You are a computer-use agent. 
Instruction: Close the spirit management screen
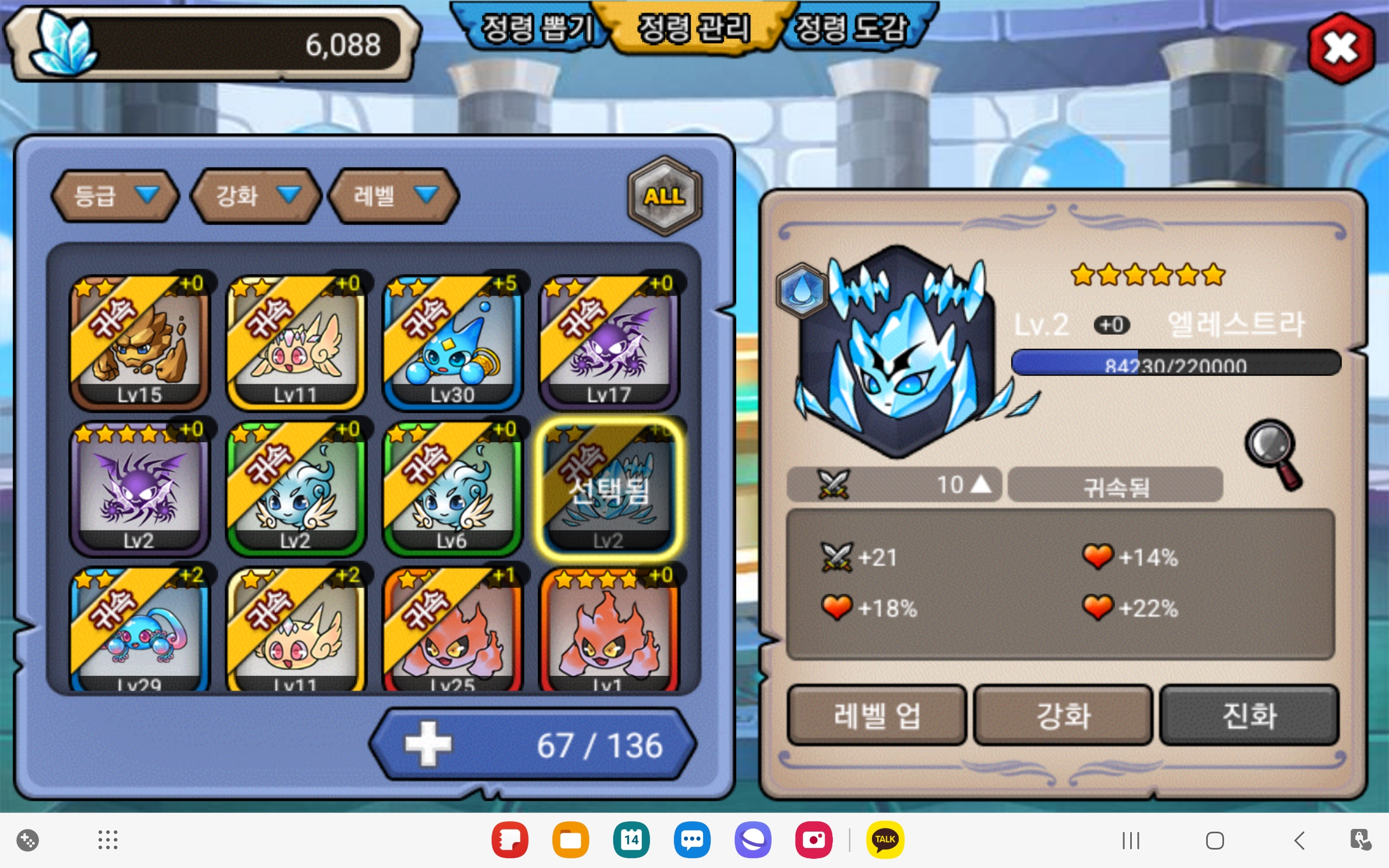click(1341, 48)
